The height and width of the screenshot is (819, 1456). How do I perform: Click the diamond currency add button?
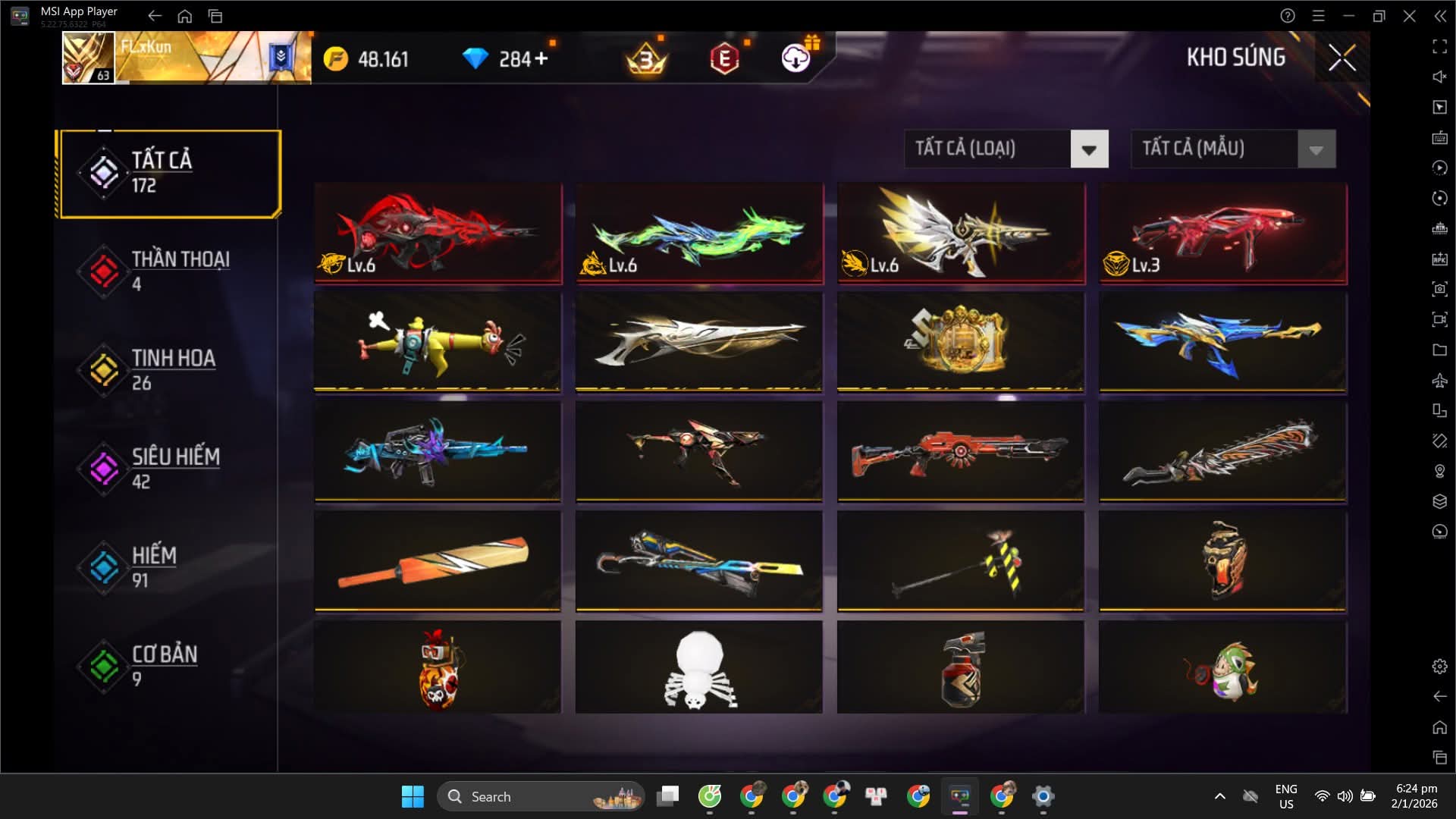(541, 58)
